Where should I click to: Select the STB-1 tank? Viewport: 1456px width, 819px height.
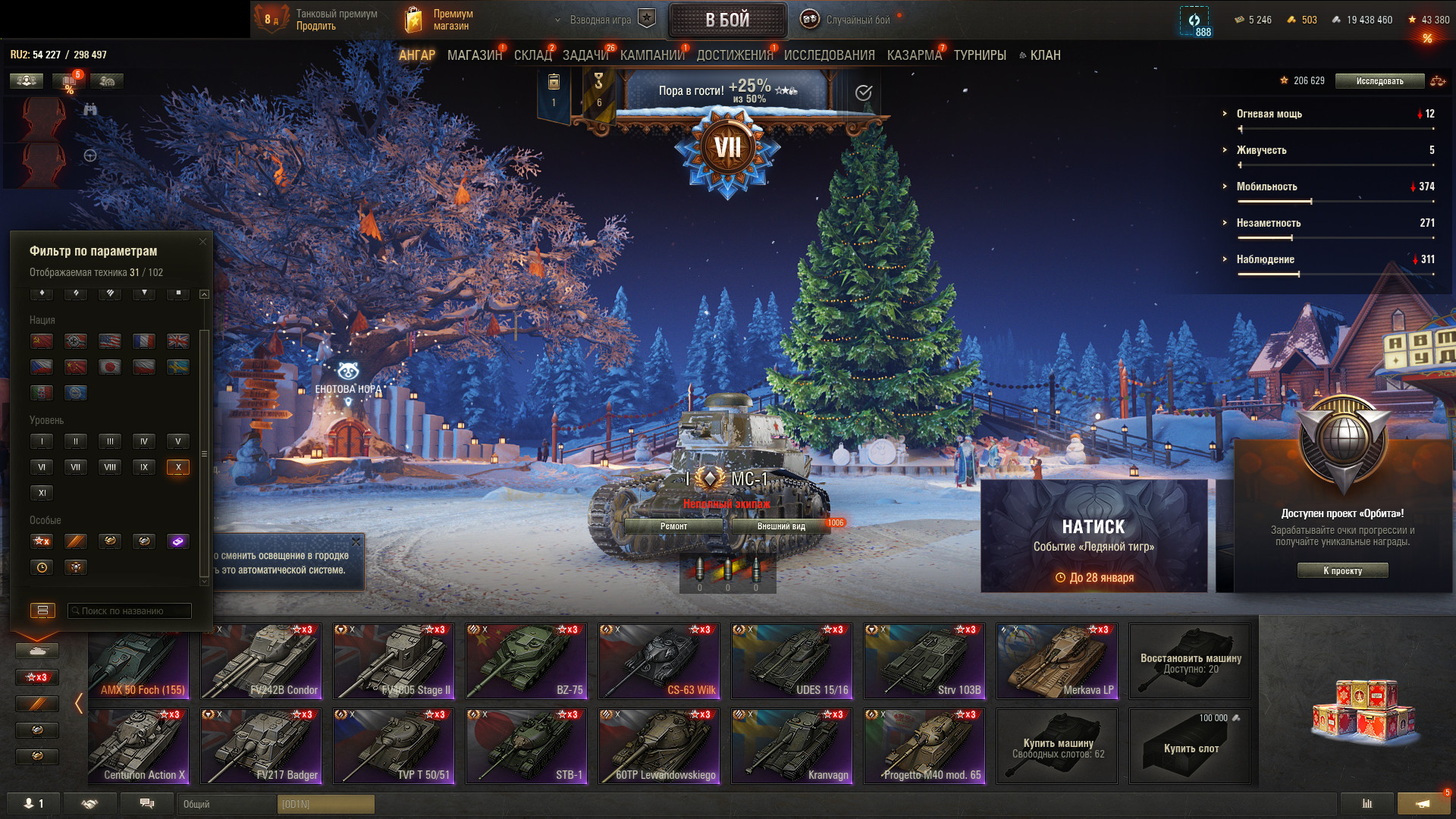tap(526, 745)
